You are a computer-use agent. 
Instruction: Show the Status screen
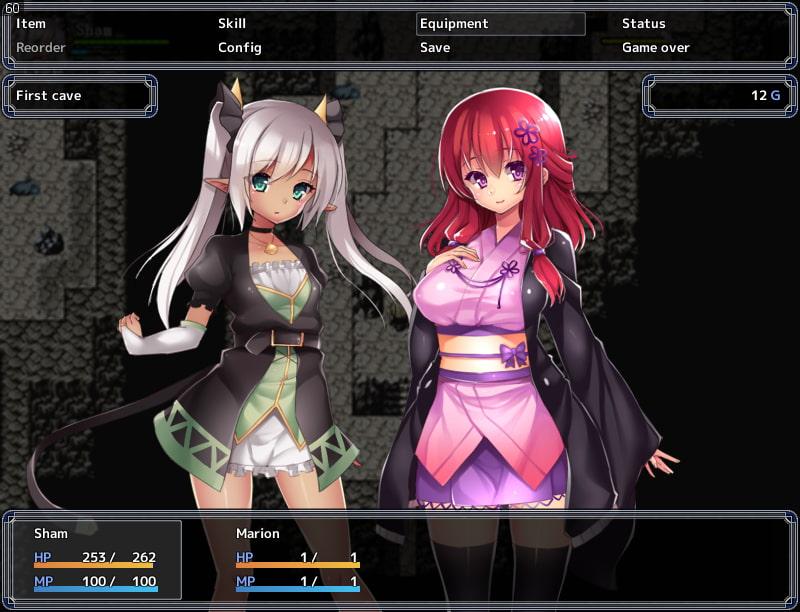tap(643, 24)
